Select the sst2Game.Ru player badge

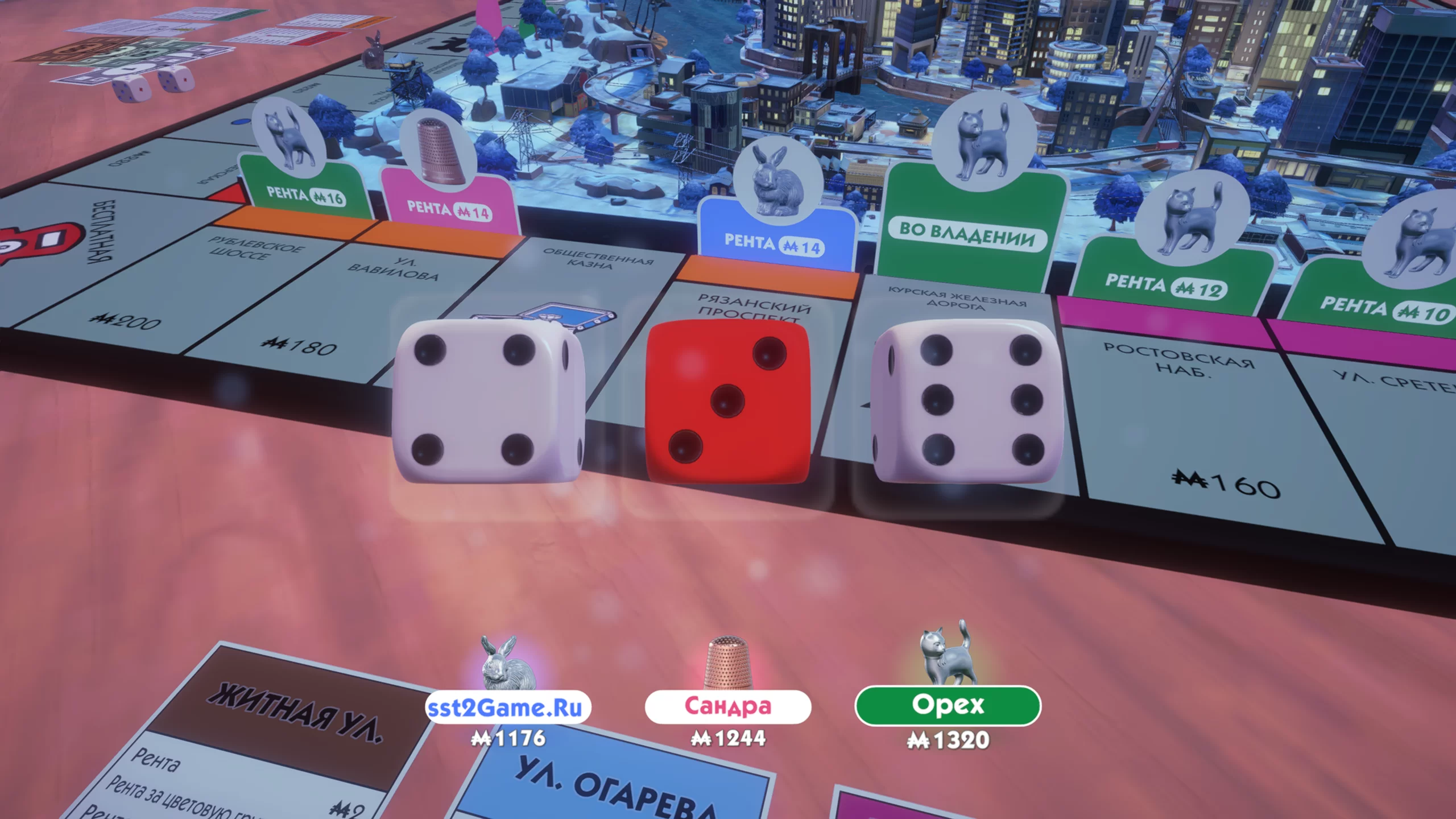pos(508,707)
